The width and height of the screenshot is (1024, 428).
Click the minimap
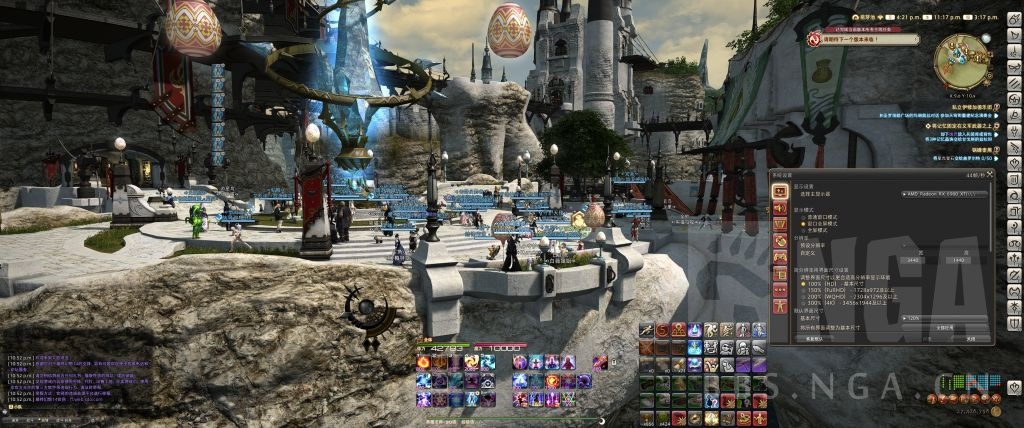961,60
